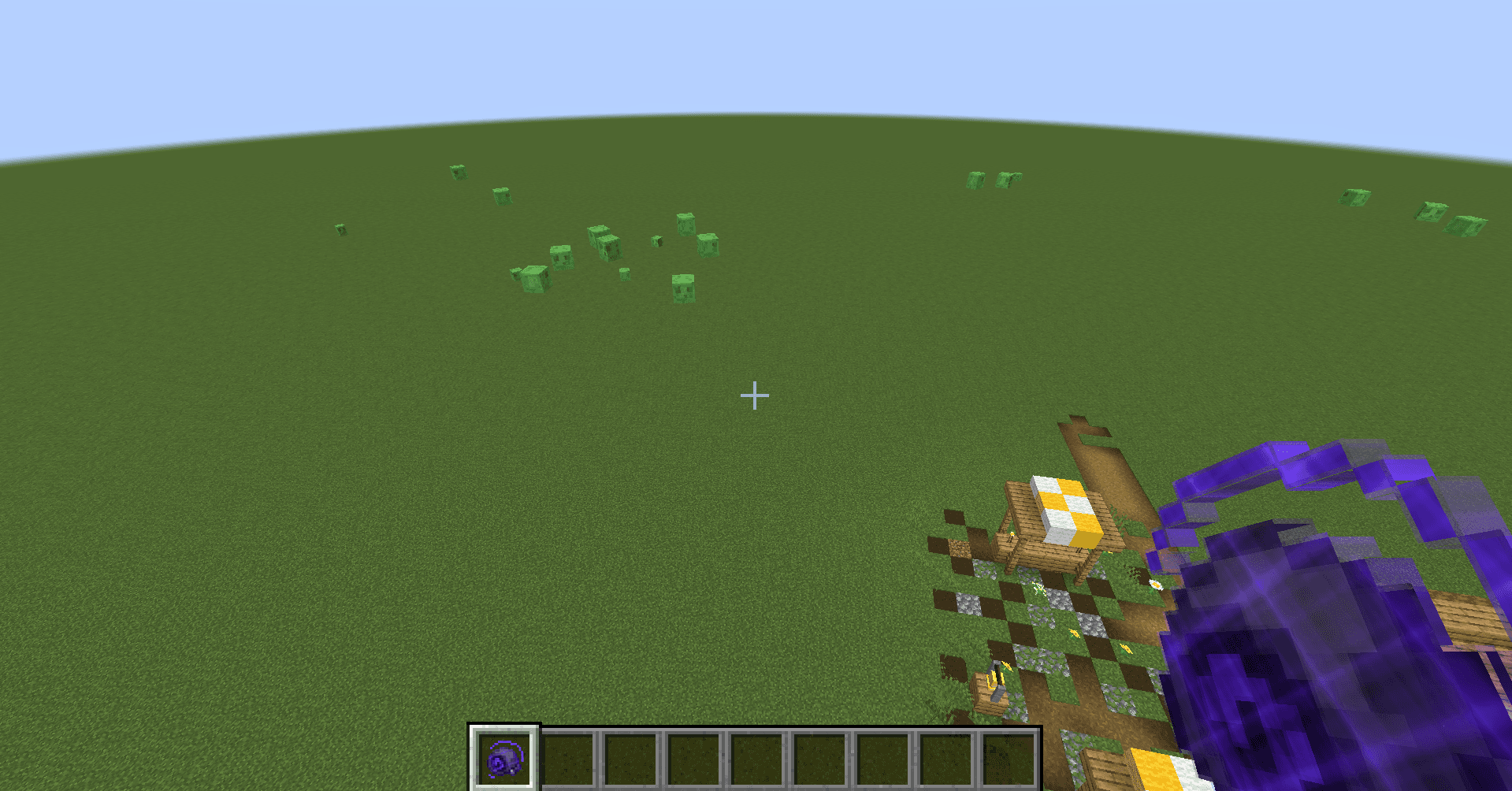Click a yellow dandelion on the checkered path
Viewport: 1512px width, 791px height.
point(1075,633)
